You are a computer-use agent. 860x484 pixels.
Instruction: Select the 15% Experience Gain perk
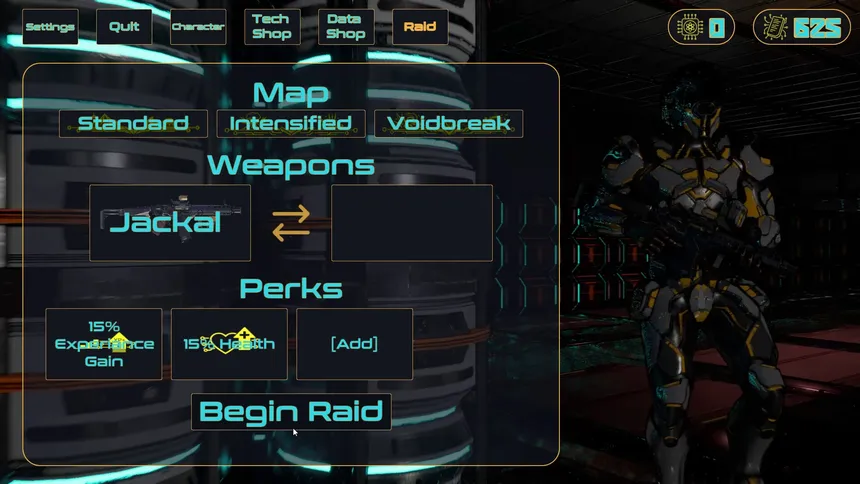(104, 344)
